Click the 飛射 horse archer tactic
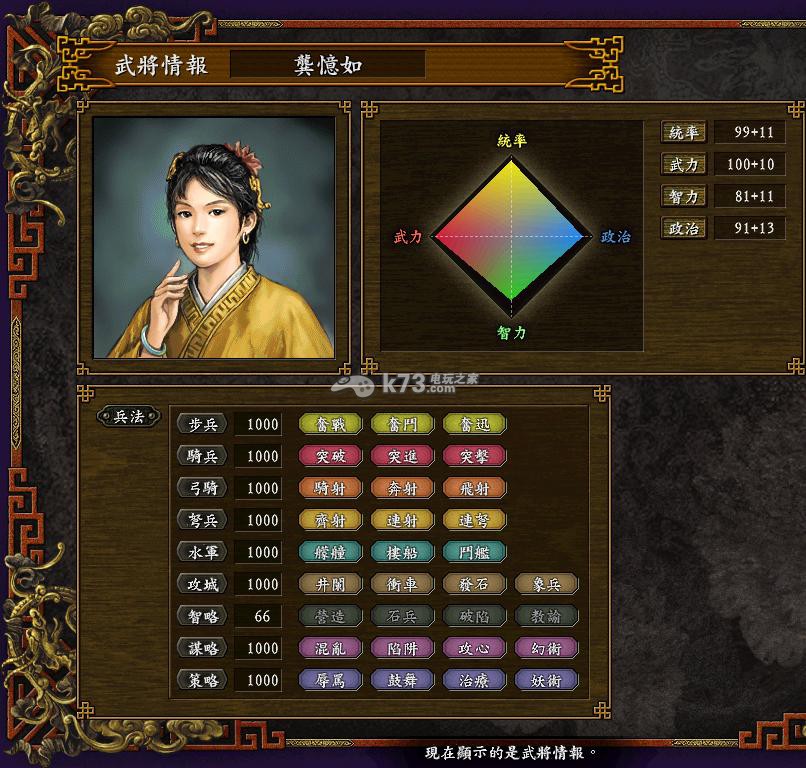 pos(474,488)
